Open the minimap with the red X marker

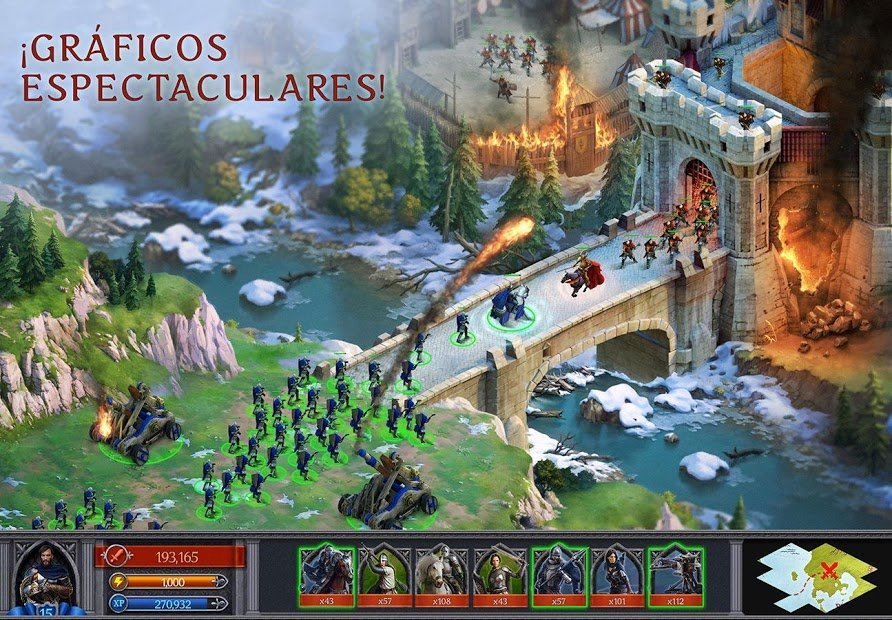[816, 577]
